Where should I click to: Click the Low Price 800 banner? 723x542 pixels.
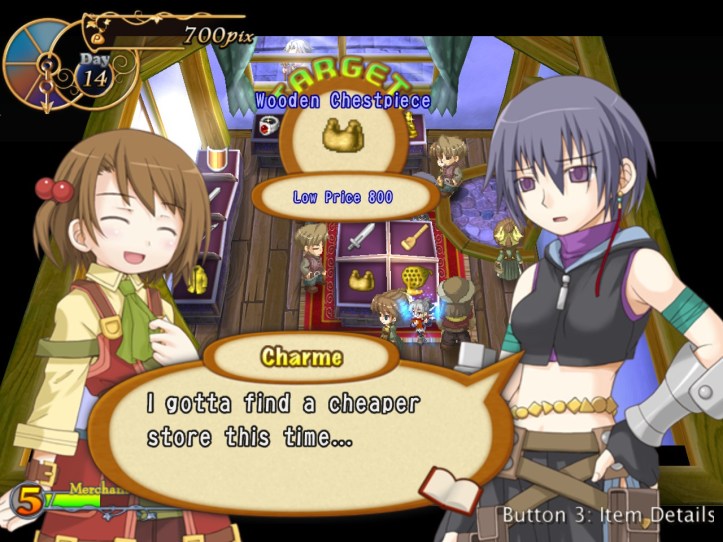tap(343, 198)
